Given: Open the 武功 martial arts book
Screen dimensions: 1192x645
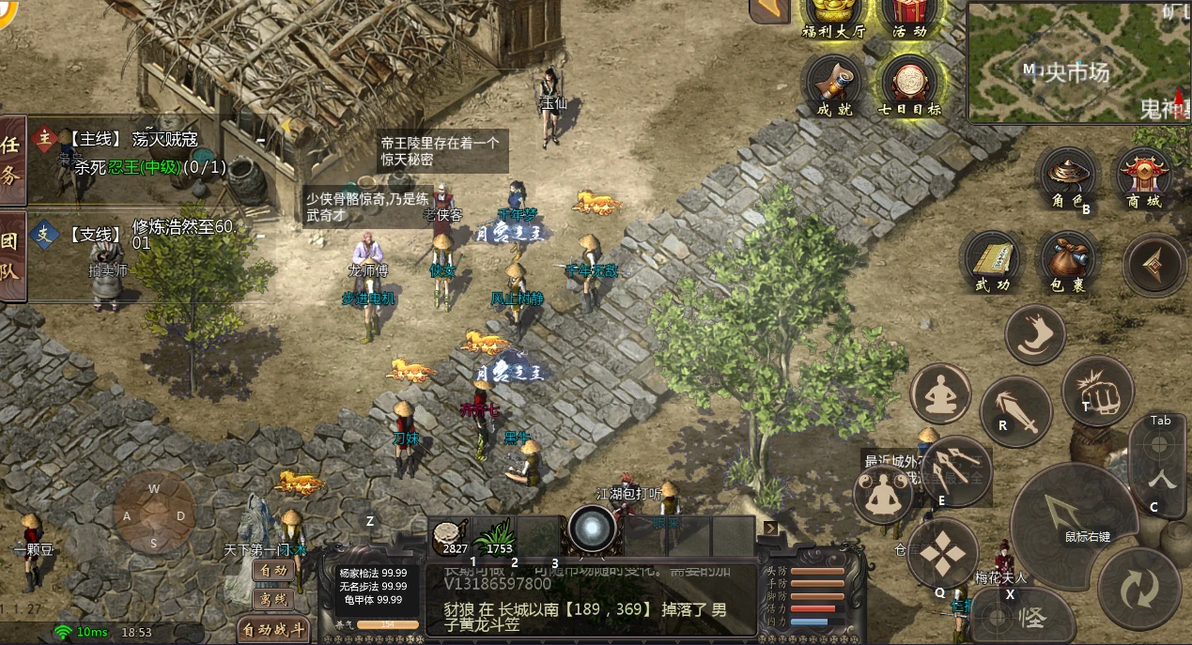Looking at the screenshot, I should (990, 261).
